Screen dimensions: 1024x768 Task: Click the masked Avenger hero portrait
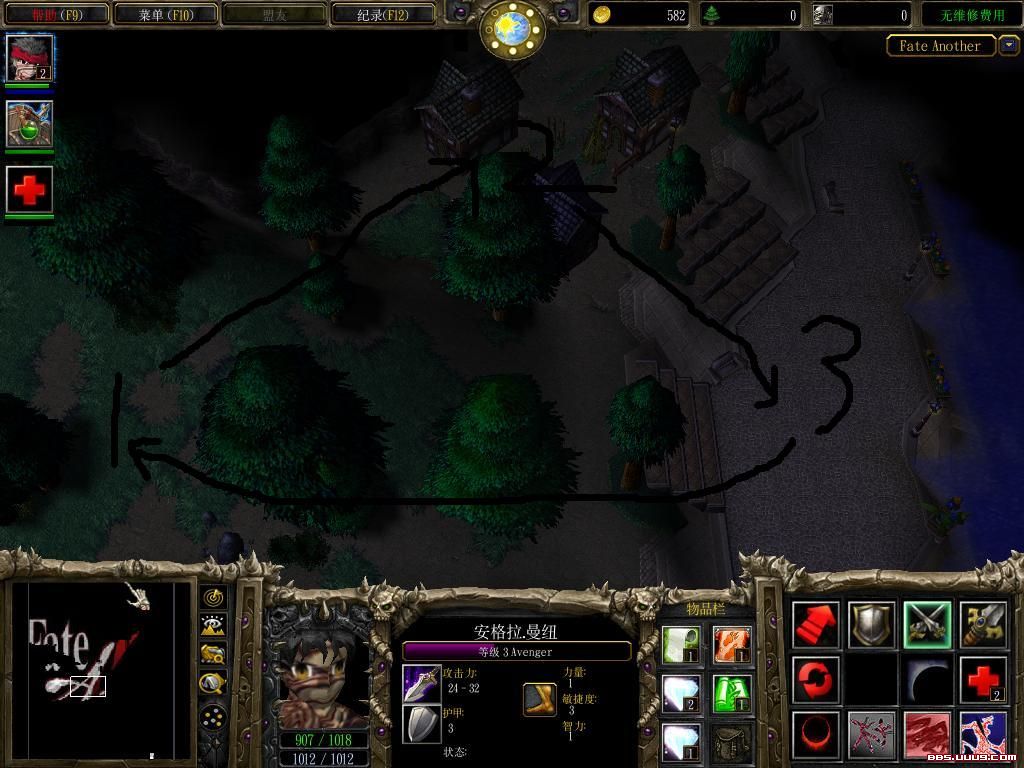[316, 680]
